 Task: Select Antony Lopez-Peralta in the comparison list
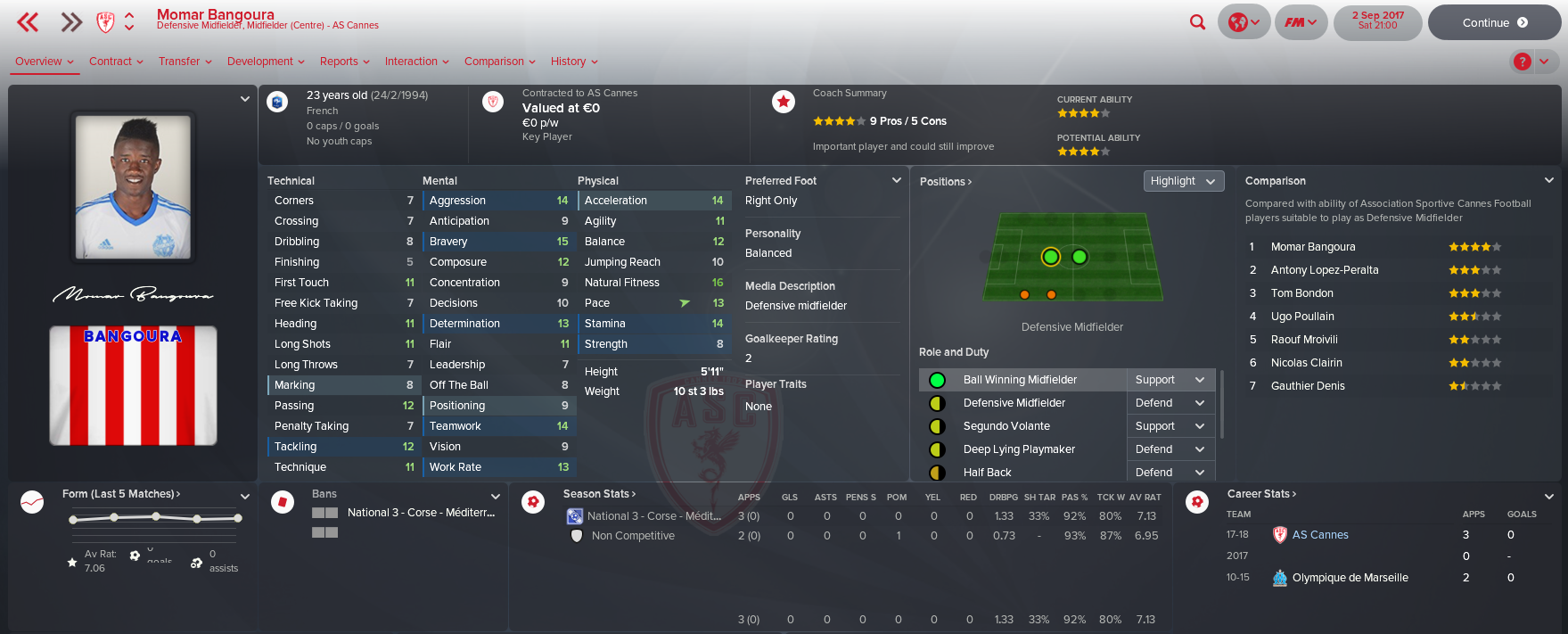coord(1324,270)
